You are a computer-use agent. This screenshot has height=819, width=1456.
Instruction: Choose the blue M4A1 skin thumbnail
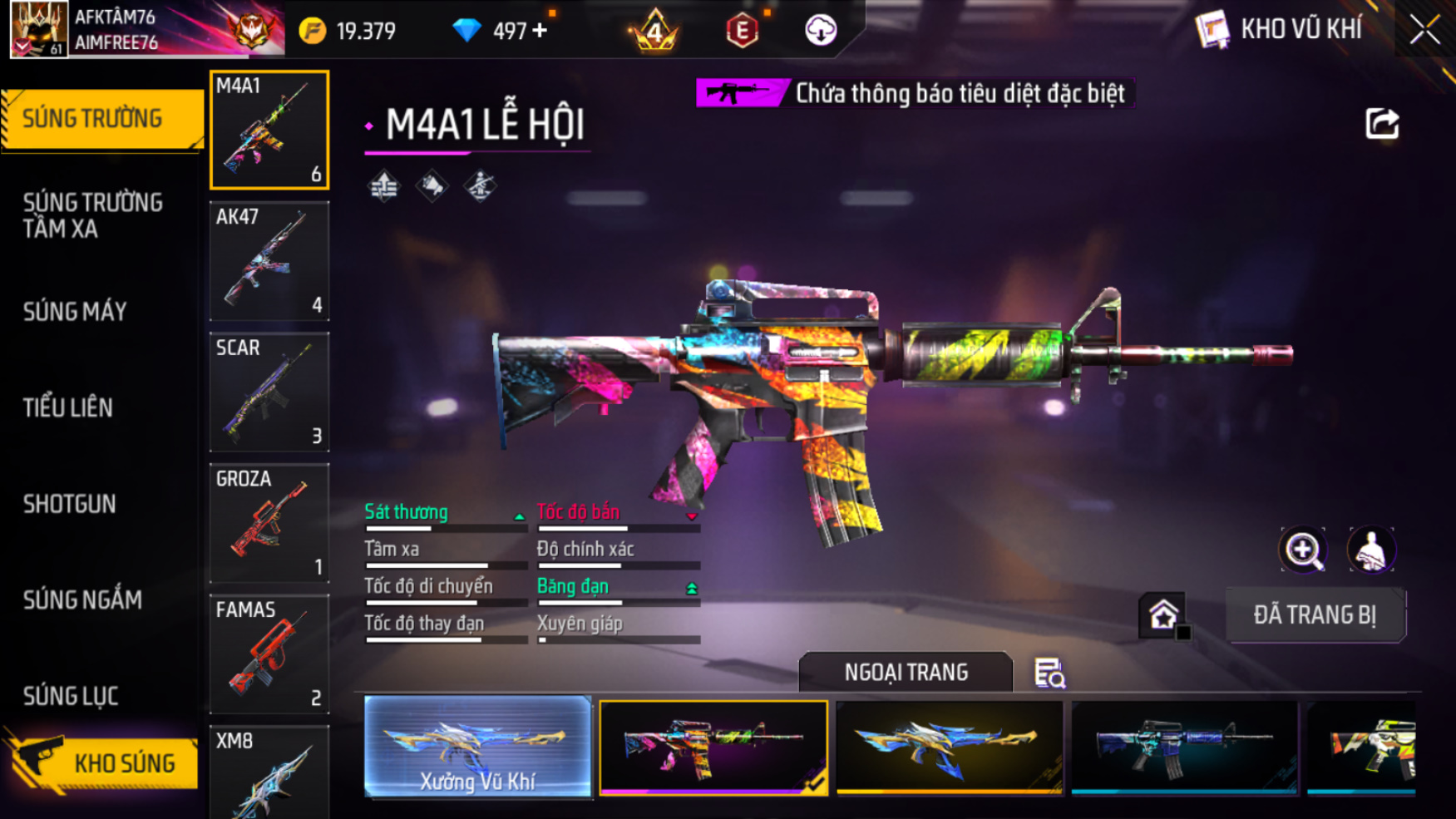tap(1184, 747)
